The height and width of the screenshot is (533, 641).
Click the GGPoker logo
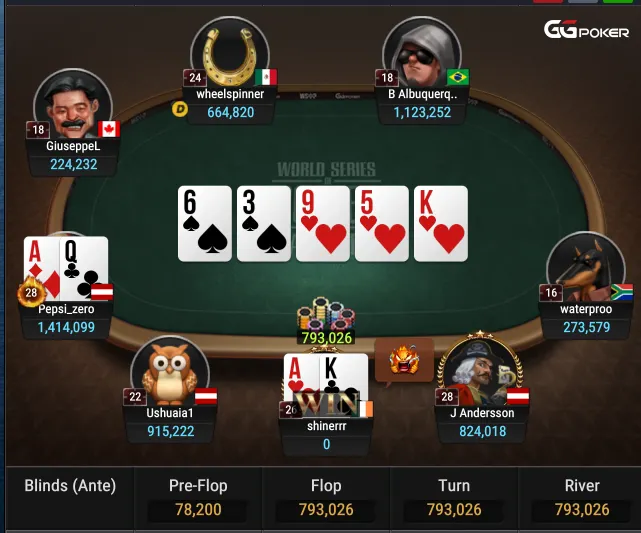tap(586, 30)
